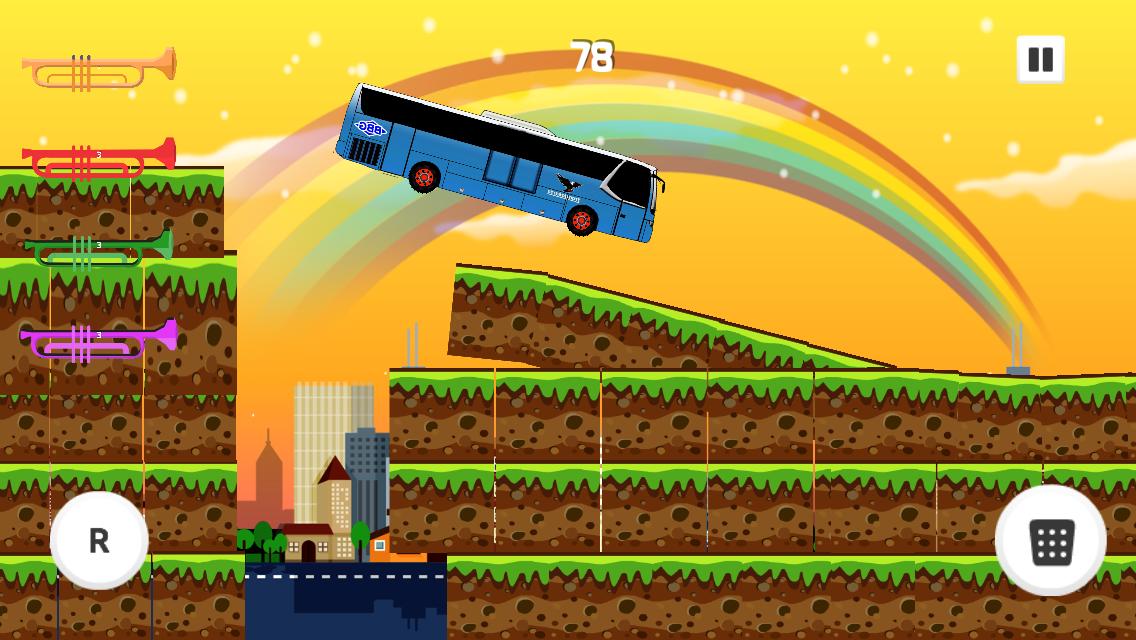The width and height of the screenshot is (1136, 640).
Task: Honk the orange trumpet horn
Action: (x=98, y=69)
